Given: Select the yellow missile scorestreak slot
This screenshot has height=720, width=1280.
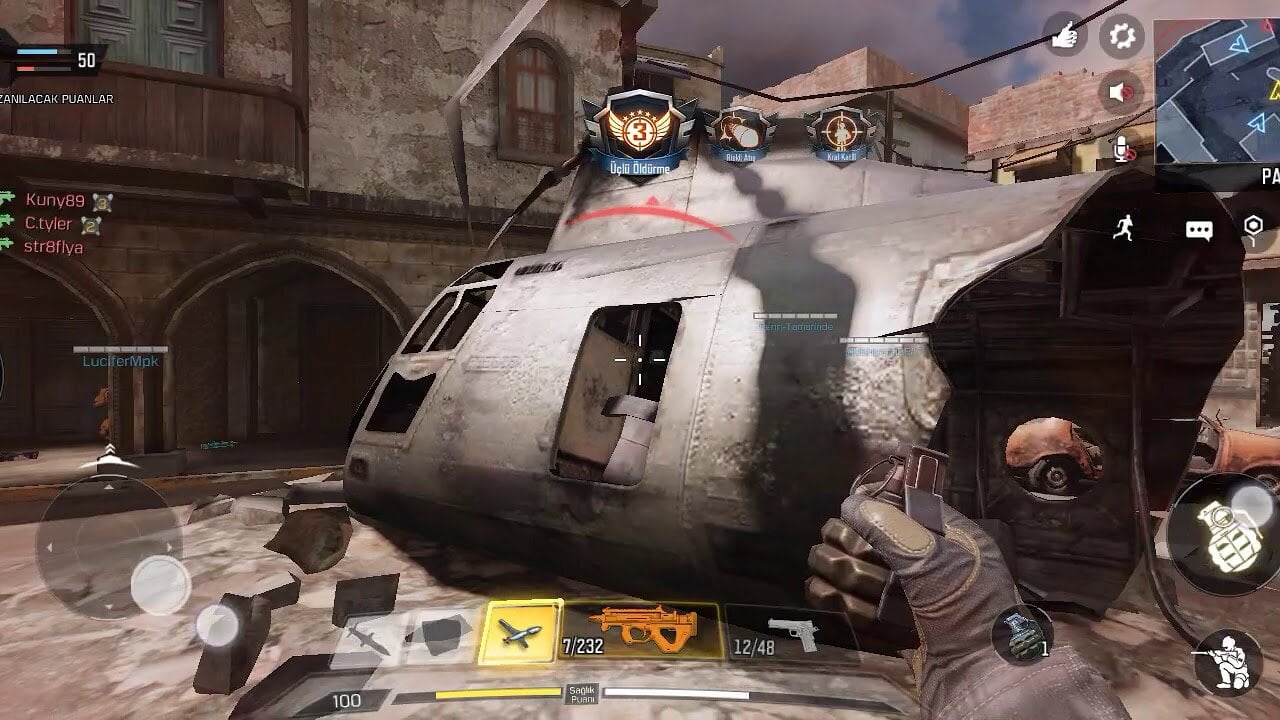Looking at the screenshot, I should pos(519,632).
